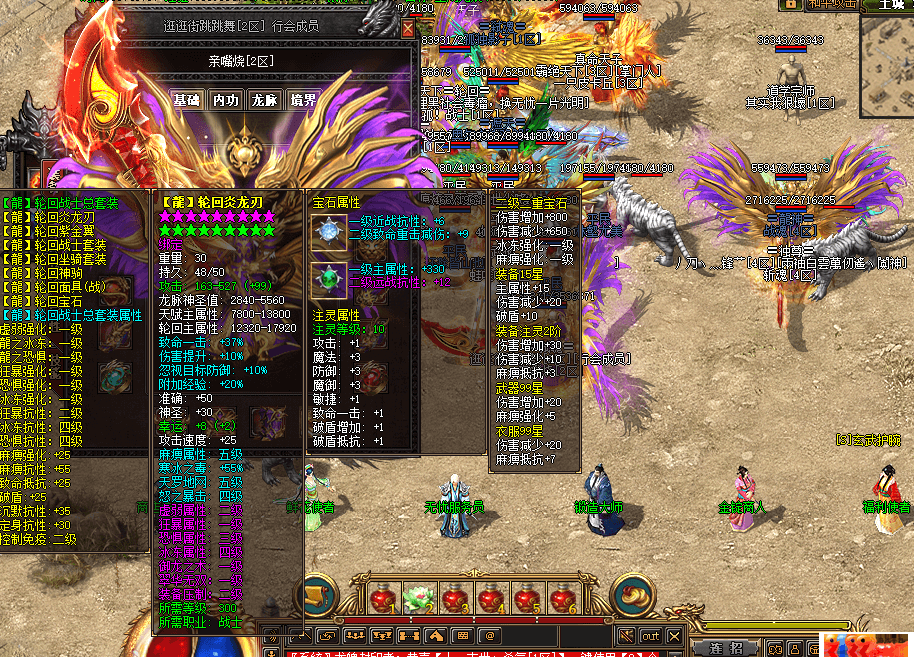Click the @ button on chat toolbar
This screenshot has height=657, width=914.
point(489,636)
